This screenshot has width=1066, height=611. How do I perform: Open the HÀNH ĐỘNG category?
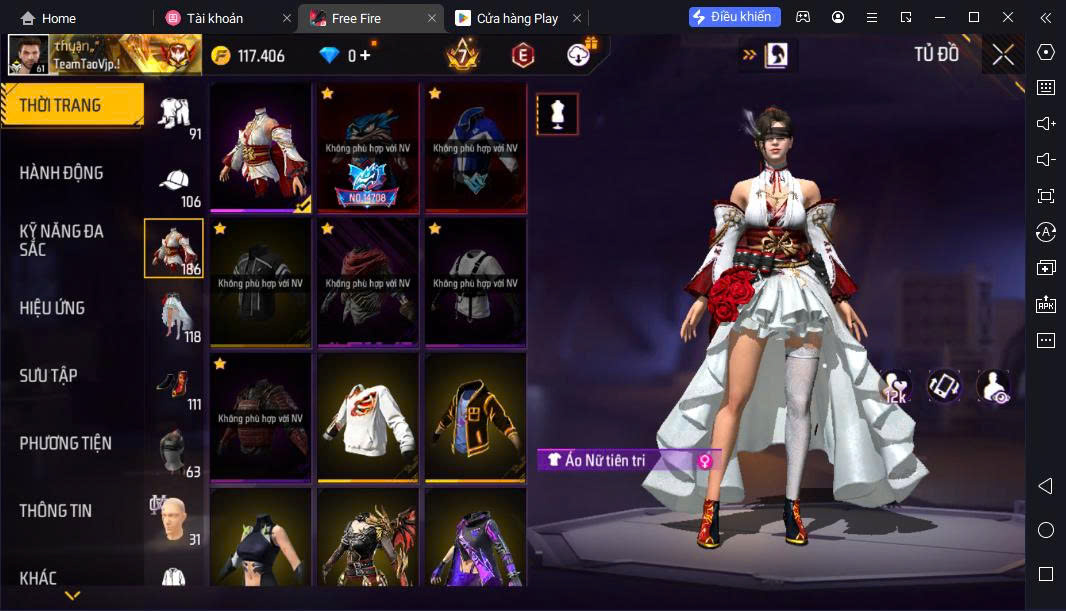[x=61, y=173]
